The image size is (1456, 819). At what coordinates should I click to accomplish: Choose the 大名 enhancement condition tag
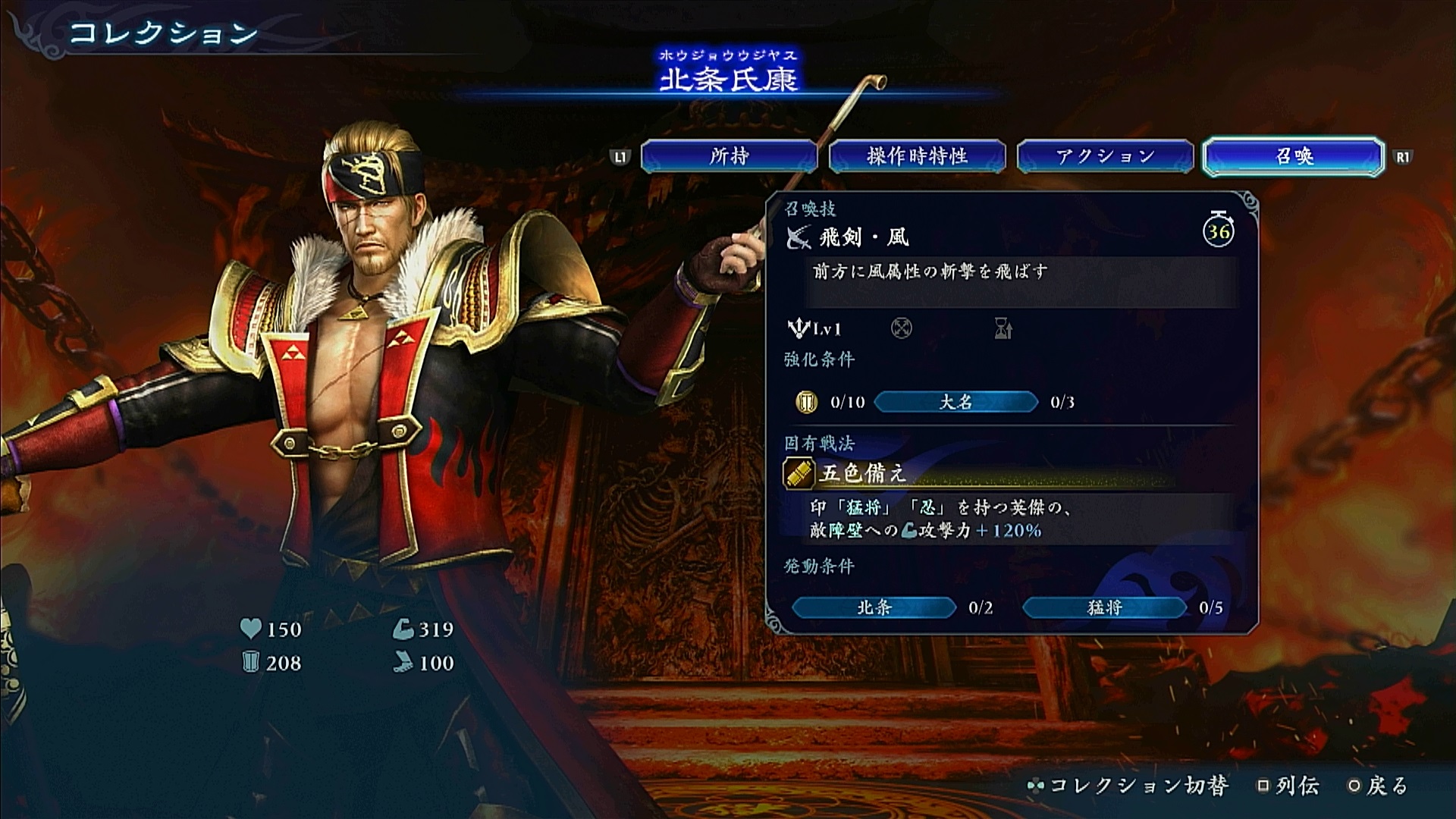tap(955, 402)
